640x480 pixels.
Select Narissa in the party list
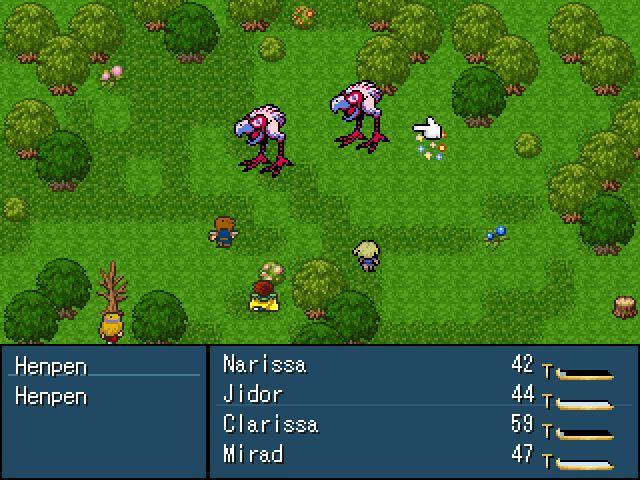[x=264, y=364]
